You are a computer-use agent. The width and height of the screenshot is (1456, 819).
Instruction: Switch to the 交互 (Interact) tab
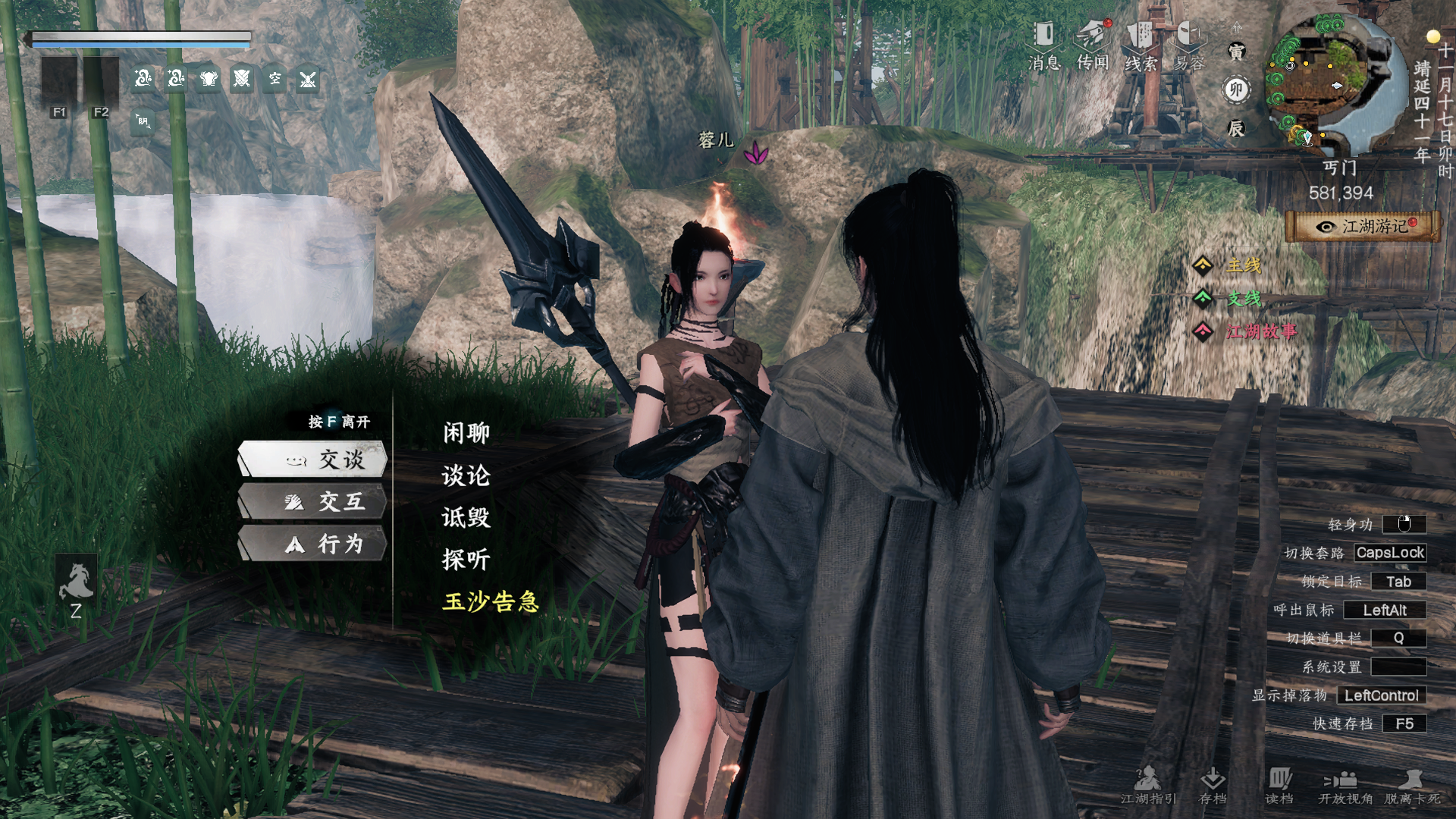(x=314, y=501)
